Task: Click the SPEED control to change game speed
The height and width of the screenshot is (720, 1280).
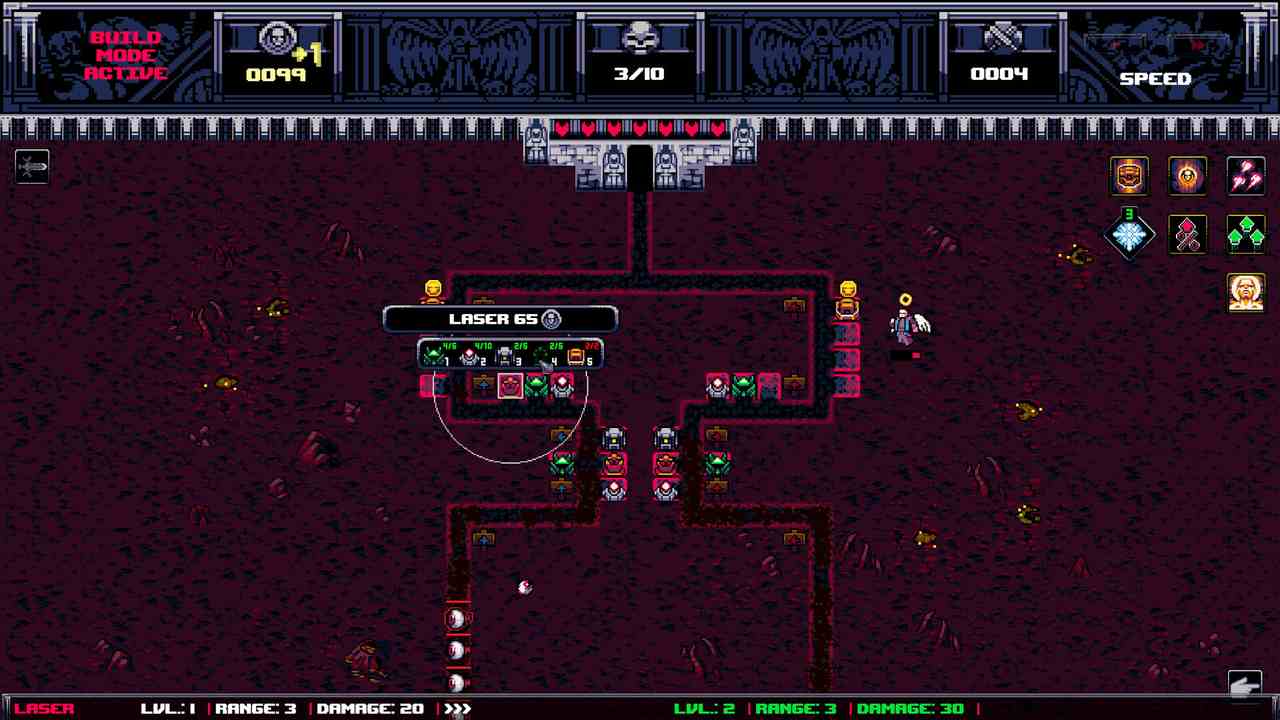Action: point(1156,78)
